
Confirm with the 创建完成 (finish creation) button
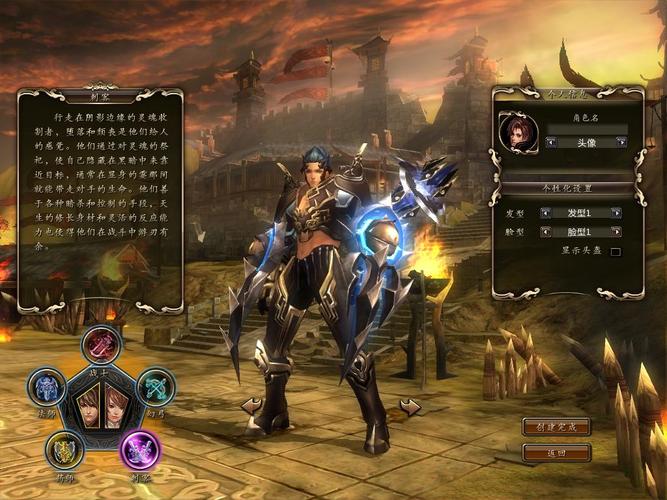[x=556, y=427]
